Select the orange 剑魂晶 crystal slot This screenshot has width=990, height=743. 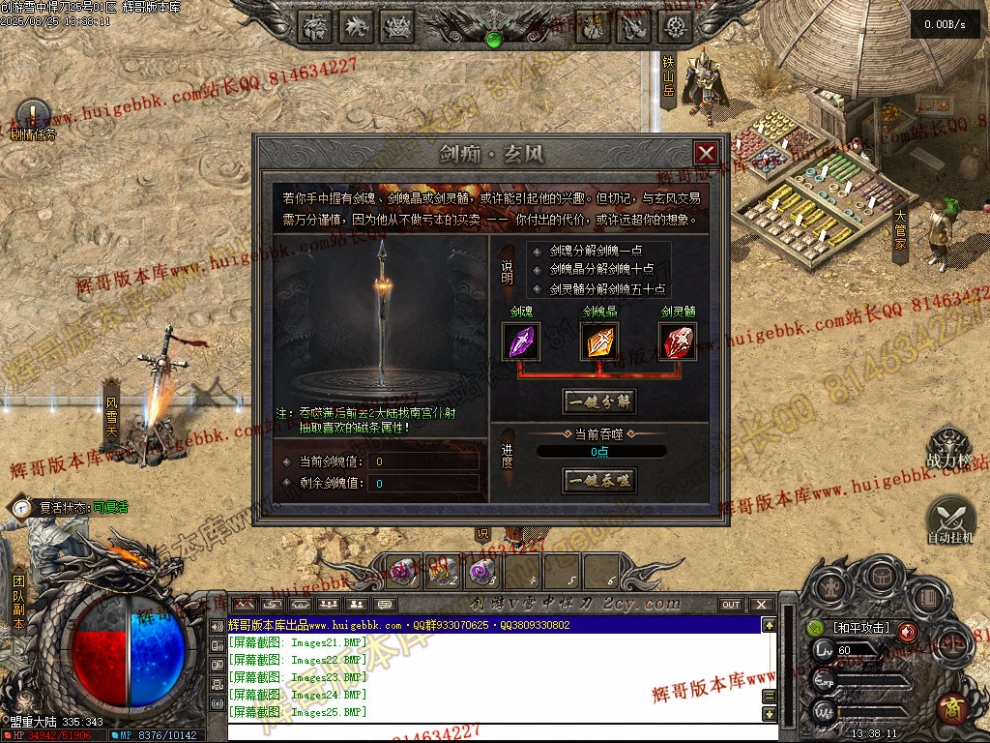point(599,341)
